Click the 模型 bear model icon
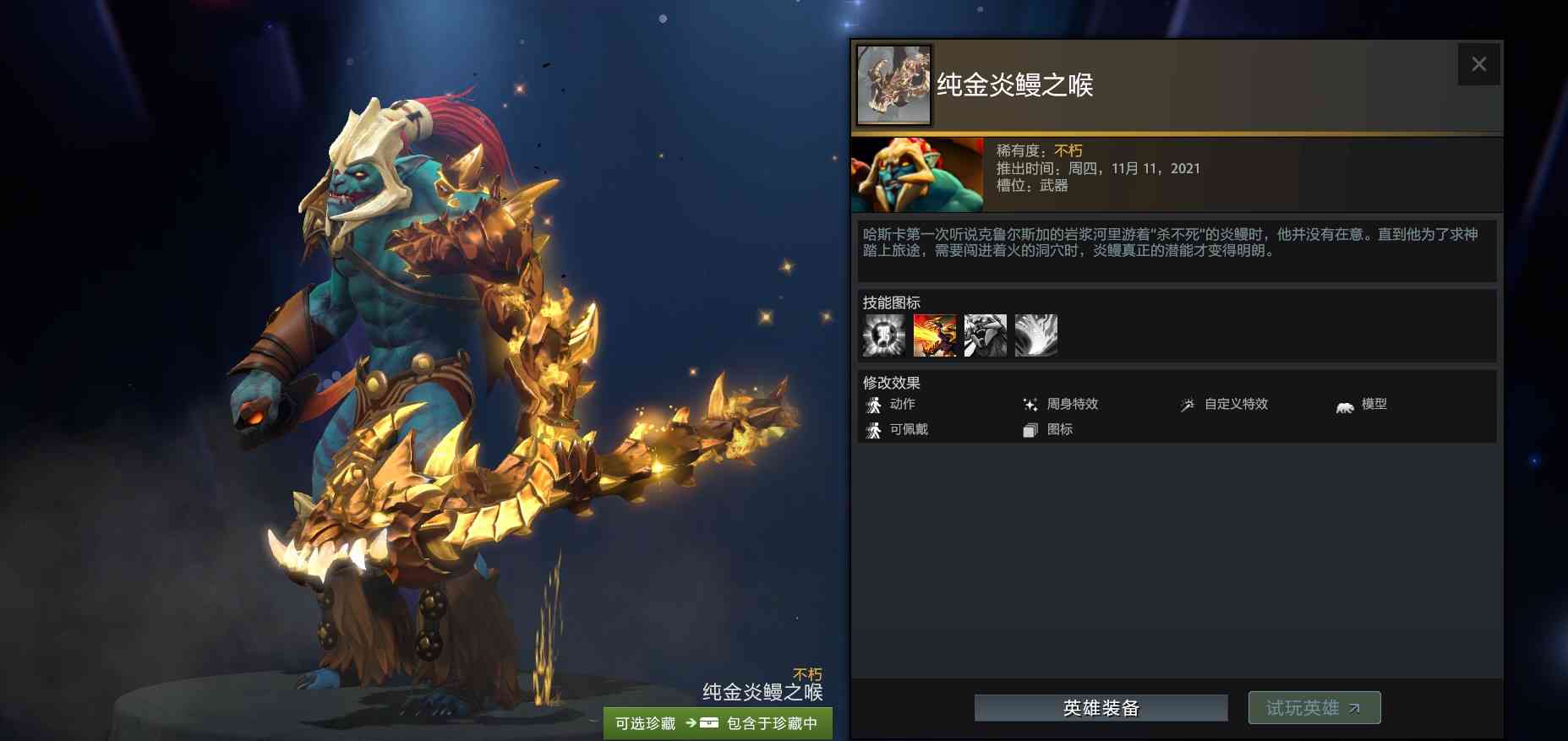Viewport: 1568px width, 741px height. (x=1344, y=404)
